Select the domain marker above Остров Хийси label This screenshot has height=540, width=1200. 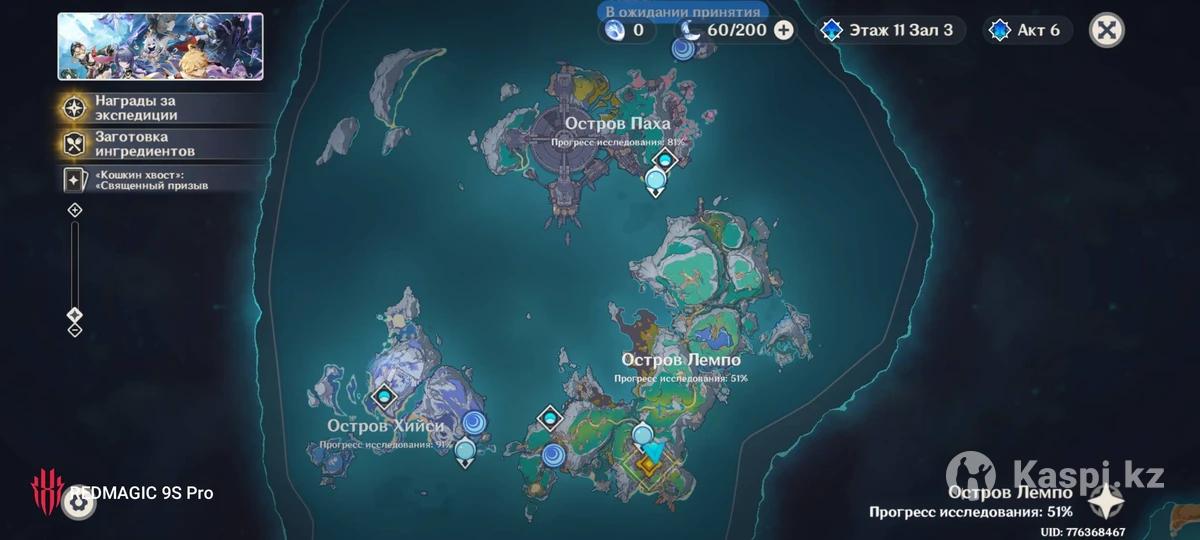coord(383,398)
